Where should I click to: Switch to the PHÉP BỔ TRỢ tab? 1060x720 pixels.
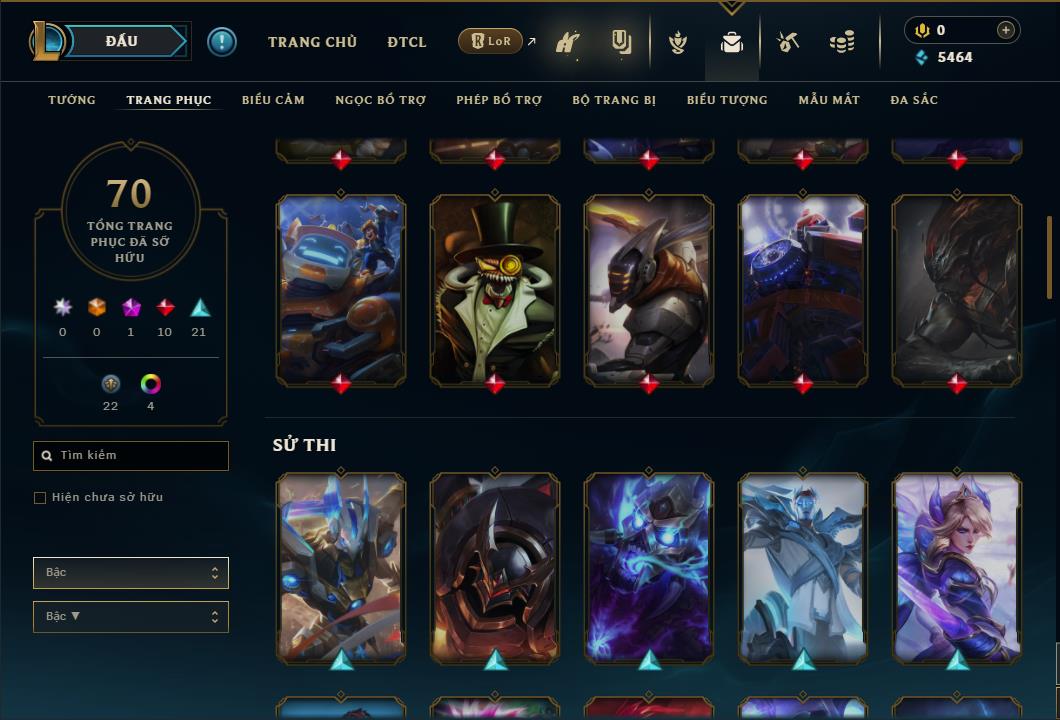tap(499, 100)
